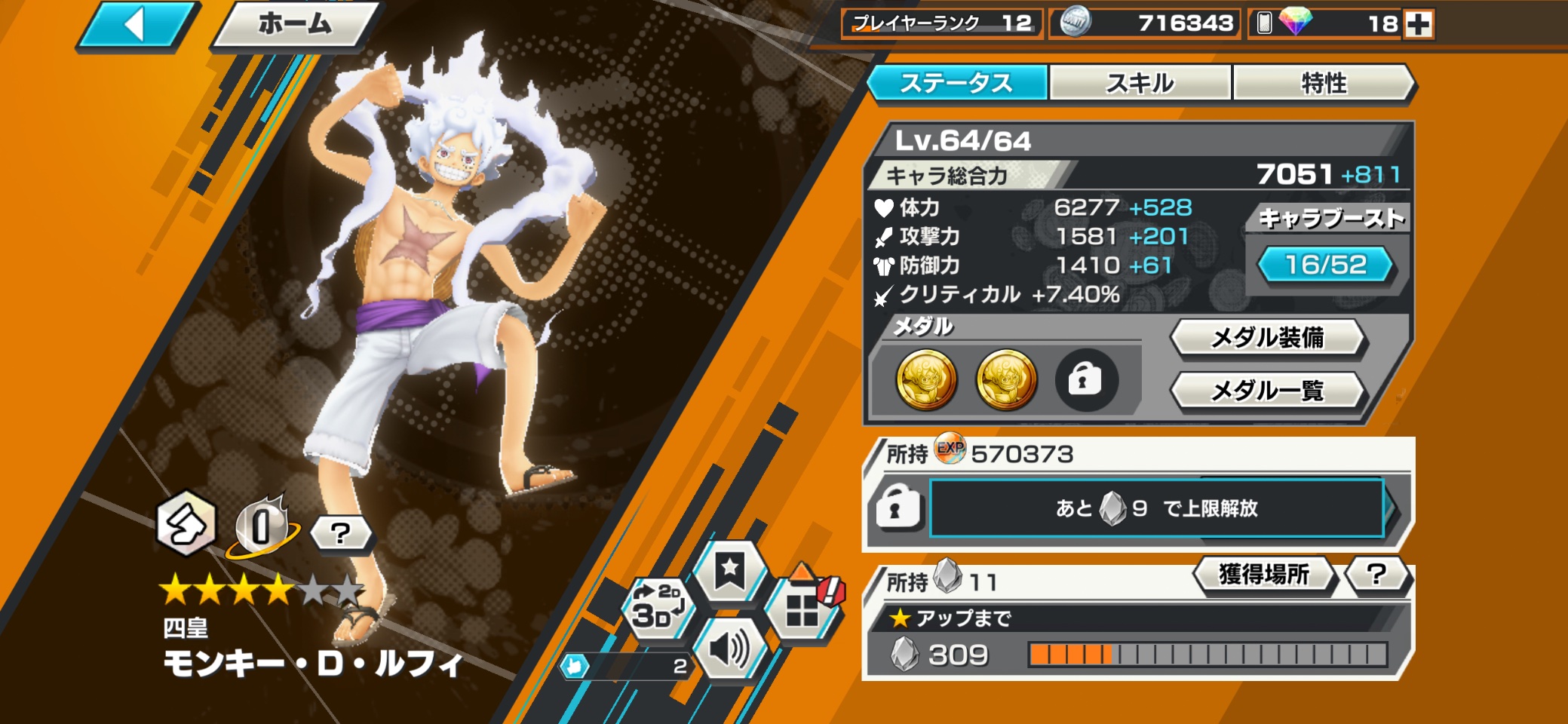Select the locked third medal slot

tap(1085, 379)
